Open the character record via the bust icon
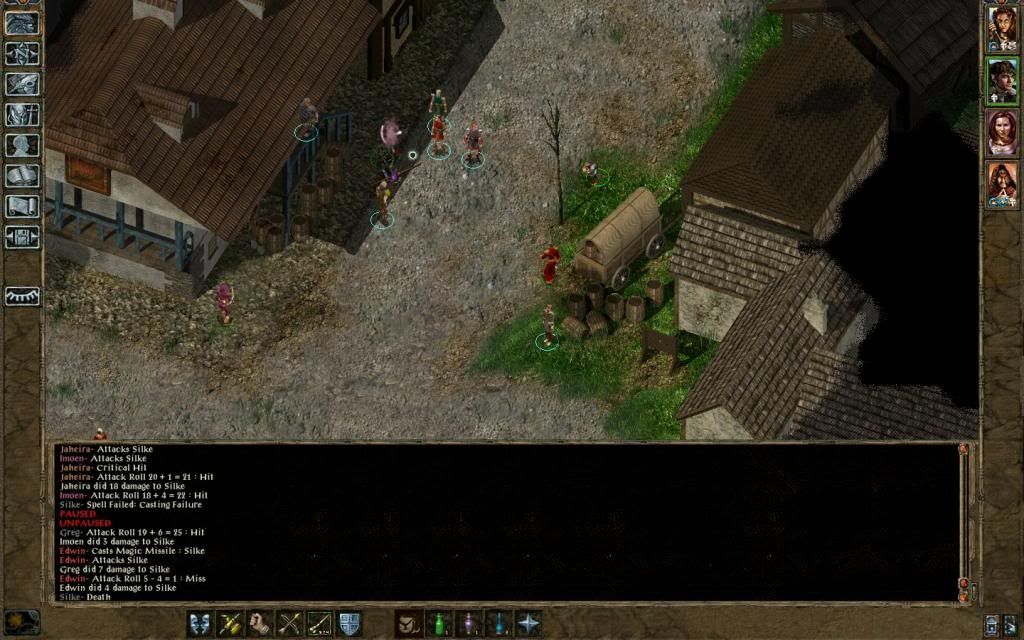Viewport: 1024px width, 640px height. [22, 146]
